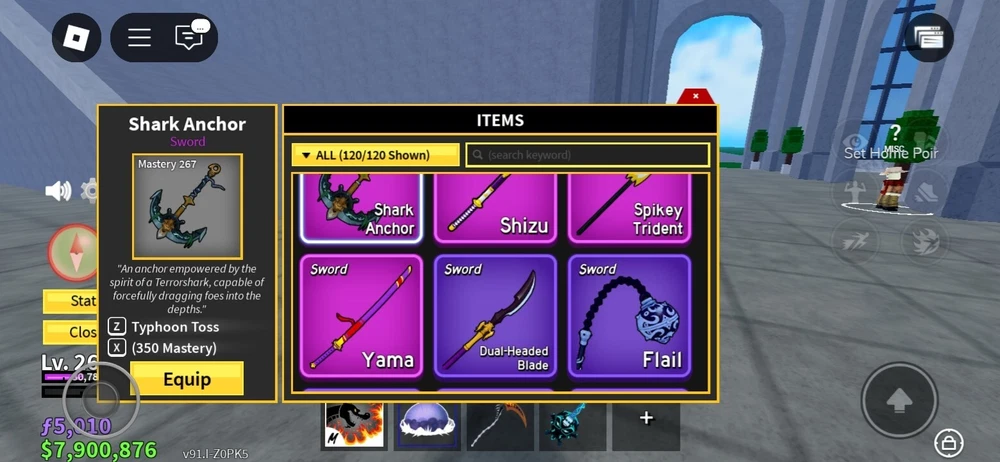This screenshot has width=1000, height=462.
Task: Select the Shizu sword tile
Action: point(495,208)
